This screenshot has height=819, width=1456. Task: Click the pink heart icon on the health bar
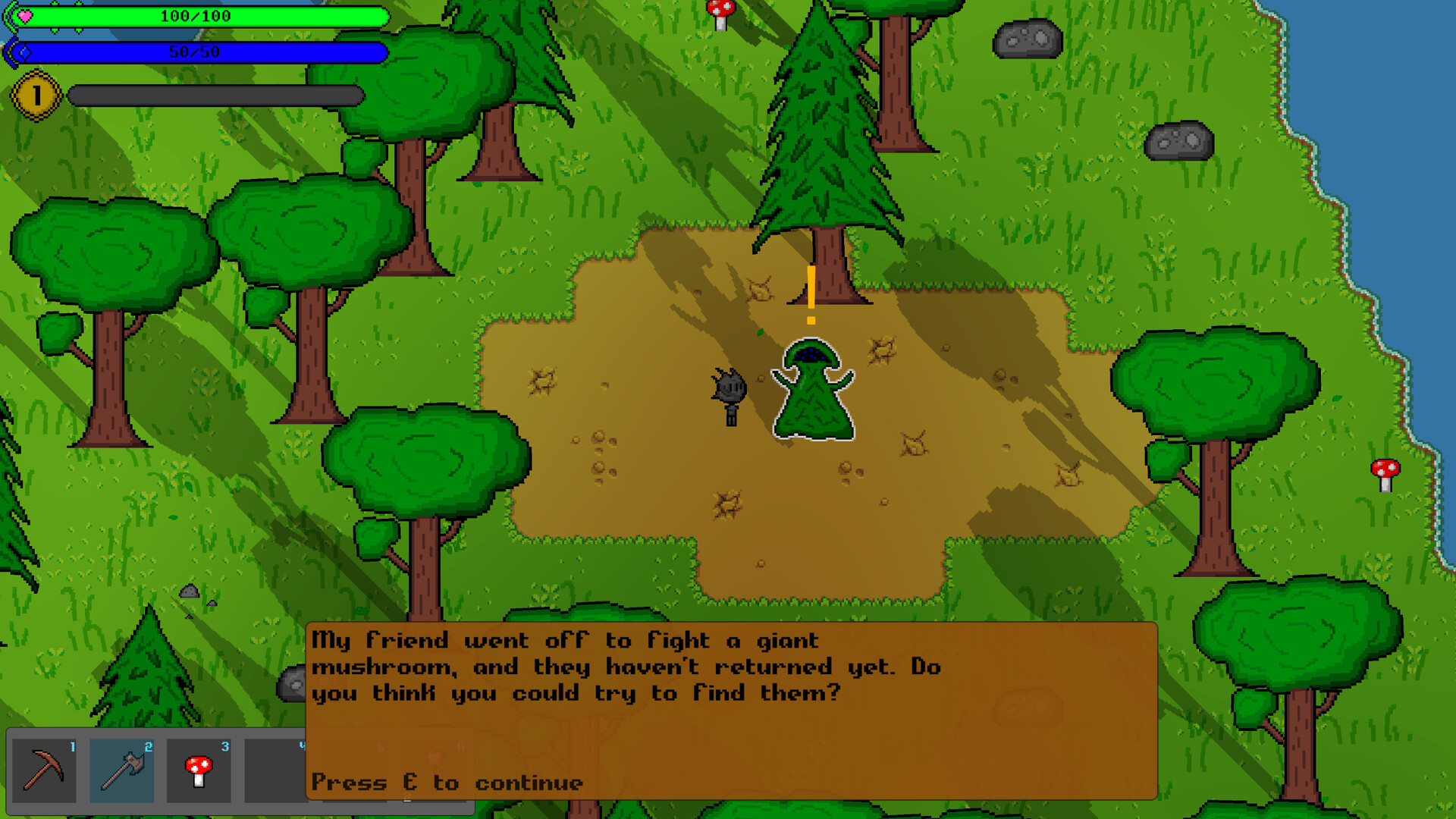[x=25, y=15]
